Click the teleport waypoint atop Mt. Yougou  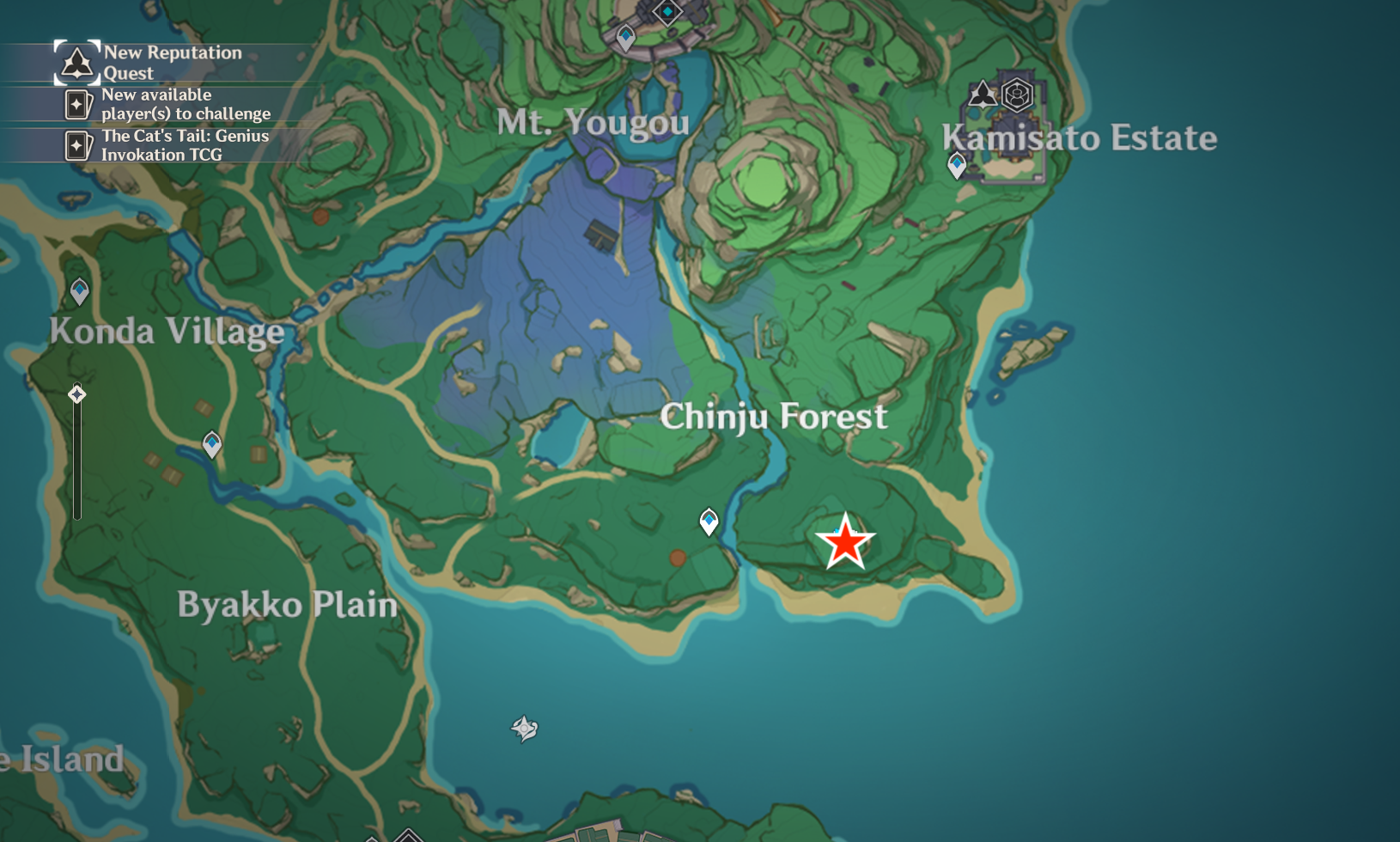(624, 38)
